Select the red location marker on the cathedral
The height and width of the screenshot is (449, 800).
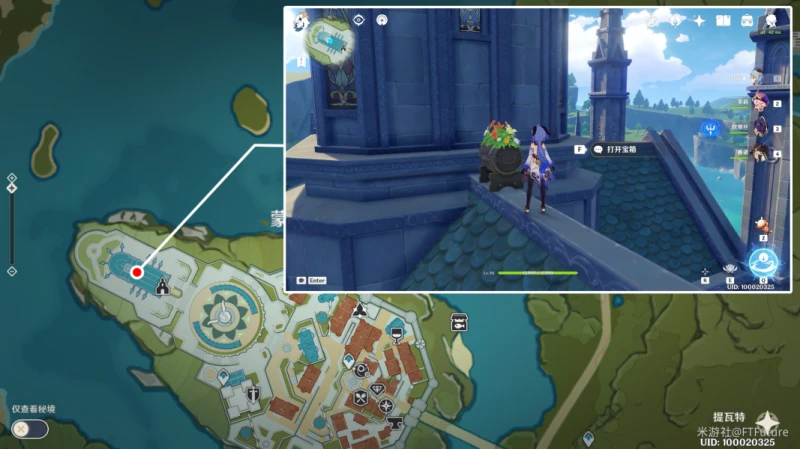click(136, 272)
